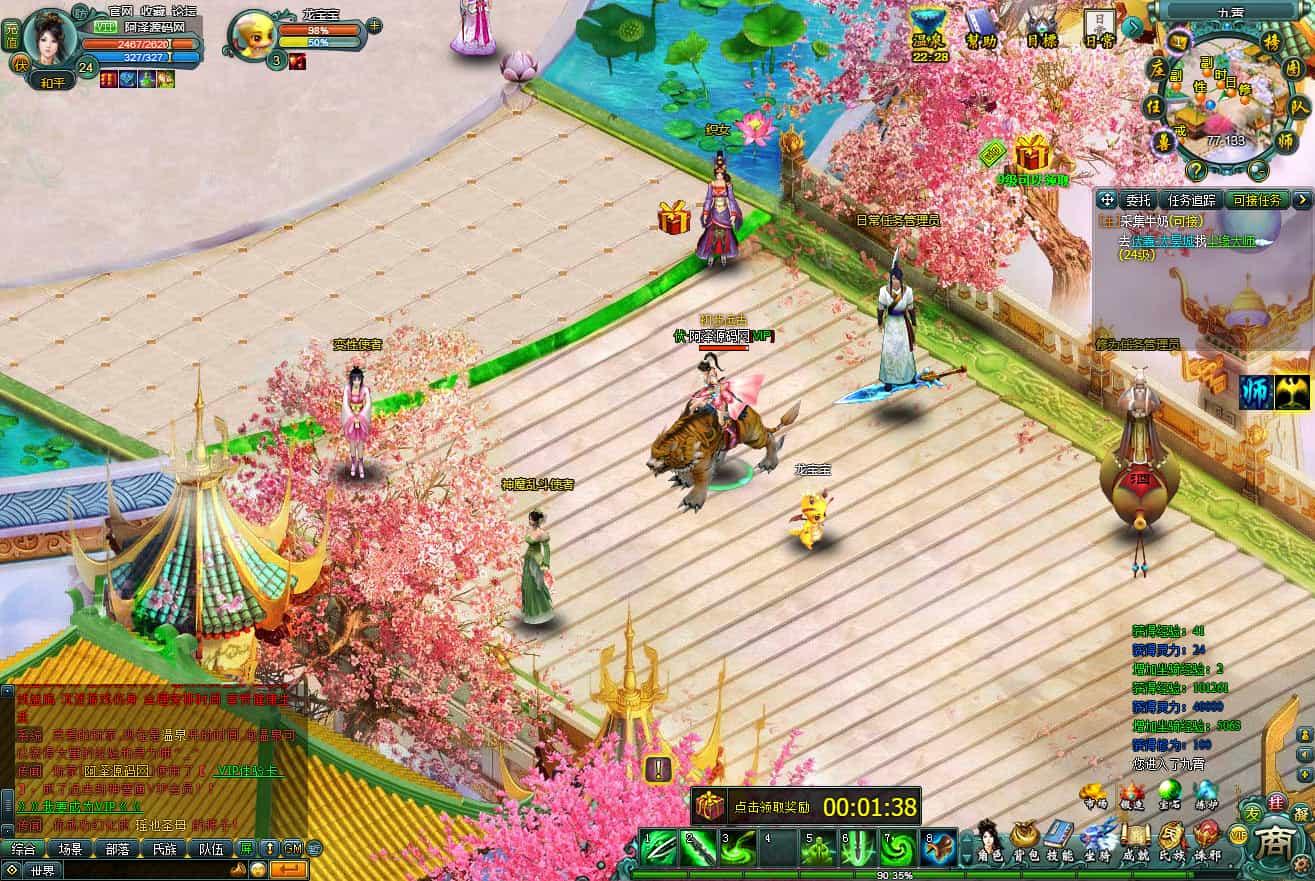Open the 委托 commission tab

pyautogui.click(x=1138, y=200)
